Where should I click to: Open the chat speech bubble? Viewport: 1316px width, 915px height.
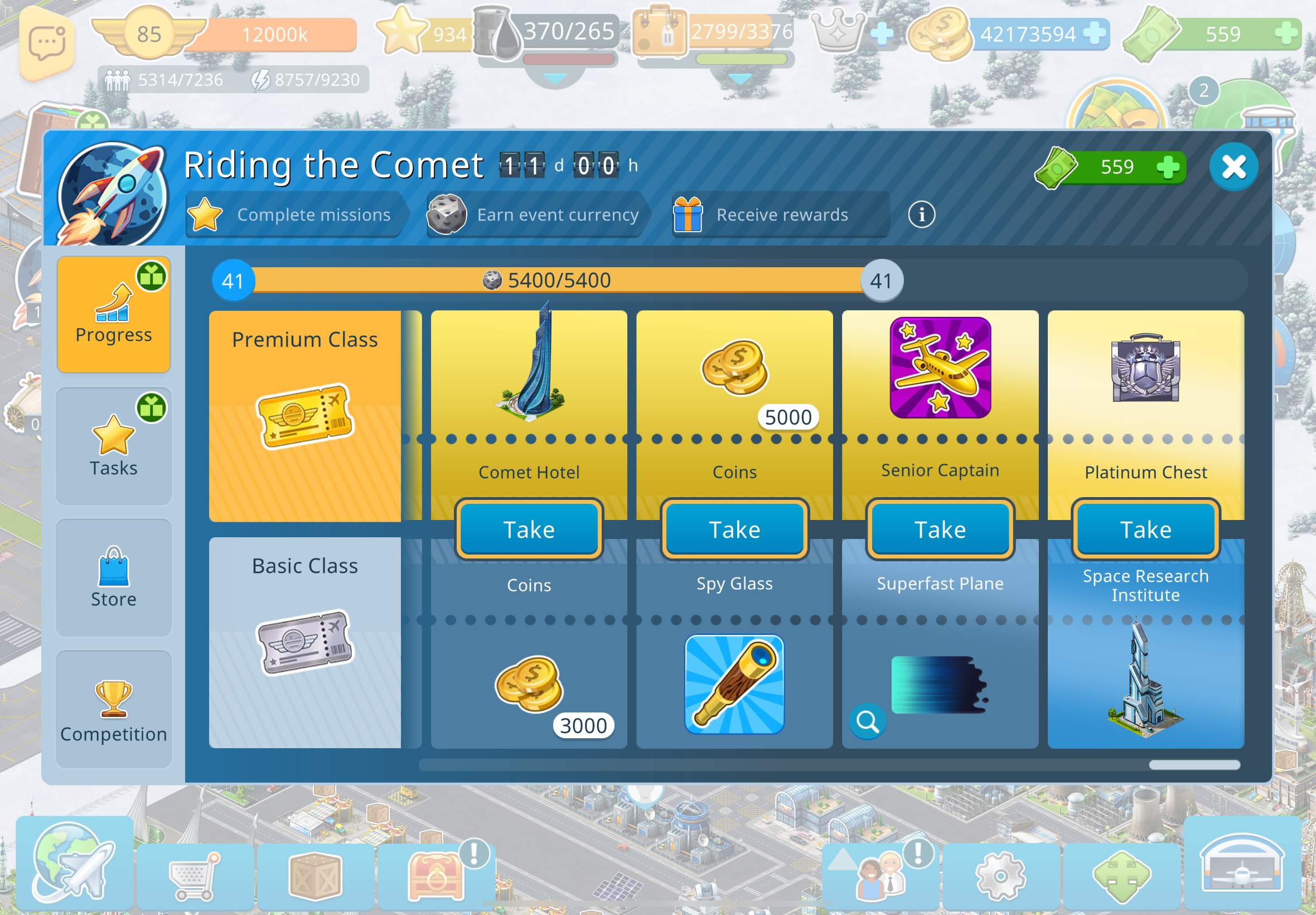(47, 44)
